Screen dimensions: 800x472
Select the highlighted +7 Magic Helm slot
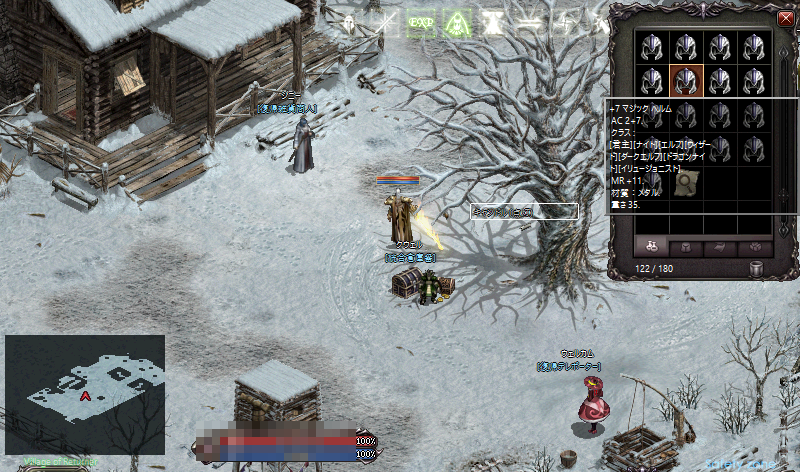click(685, 79)
